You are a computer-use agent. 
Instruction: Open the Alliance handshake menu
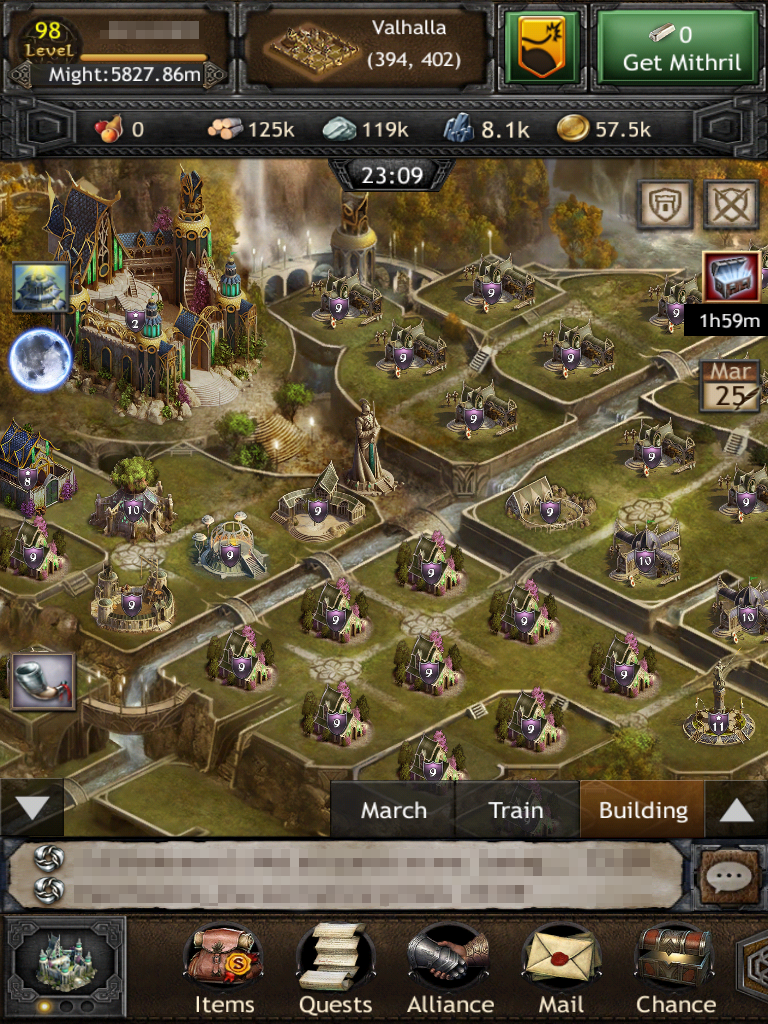point(449,970)
